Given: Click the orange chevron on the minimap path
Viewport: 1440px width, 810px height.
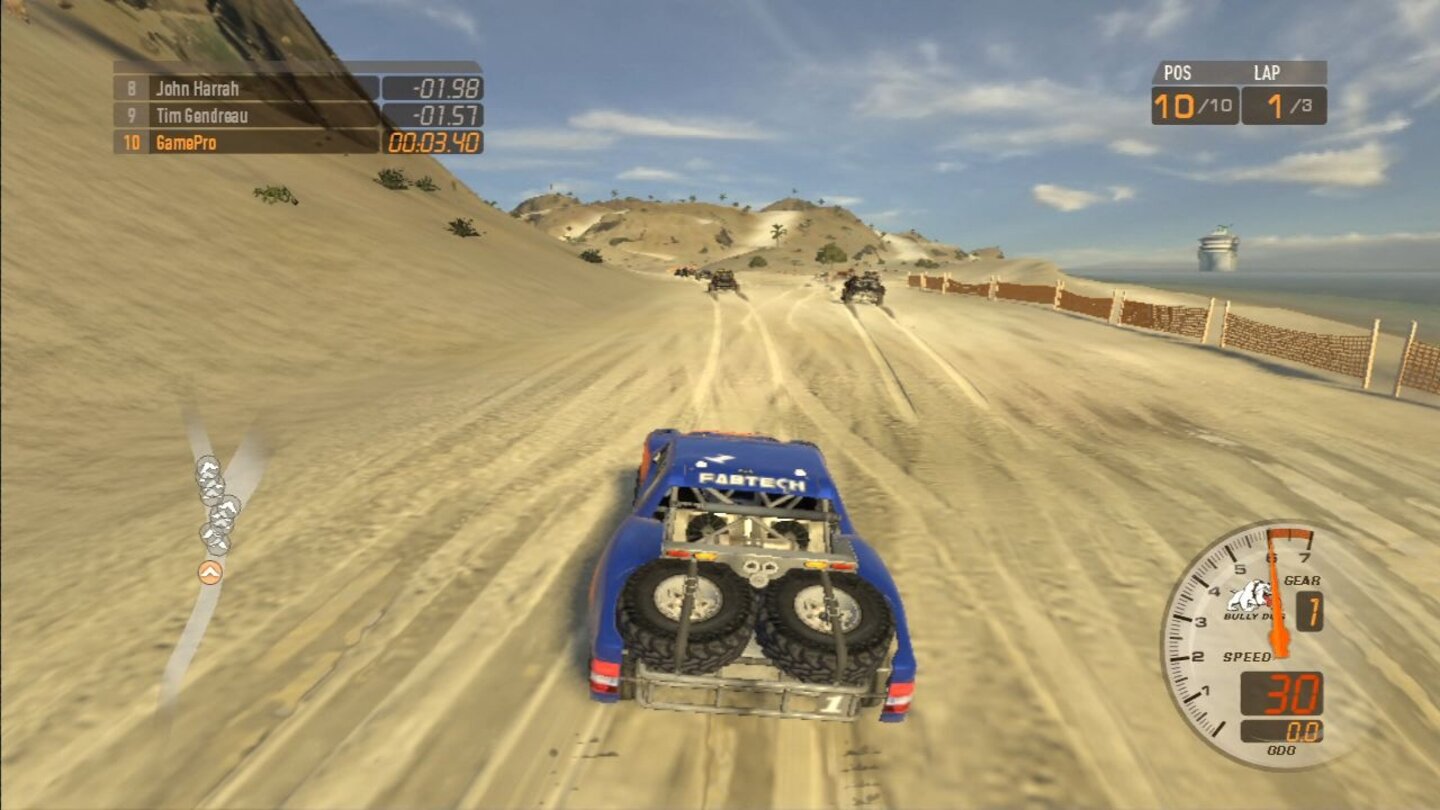Looking at the screenshot, I should pyautogui.click(x=211, y=574).
